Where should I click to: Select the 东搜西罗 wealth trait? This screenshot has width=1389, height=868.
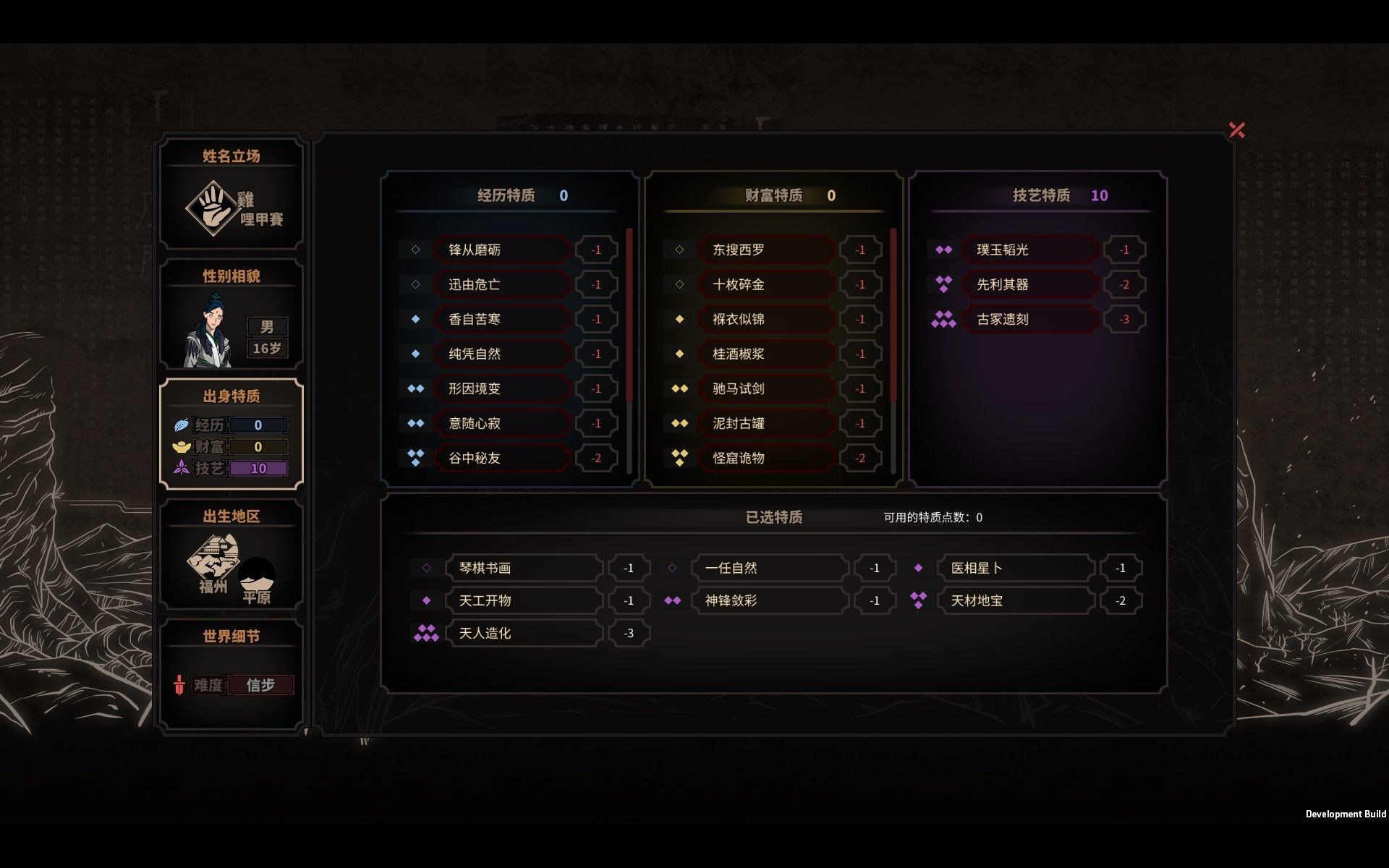[766, 249]
